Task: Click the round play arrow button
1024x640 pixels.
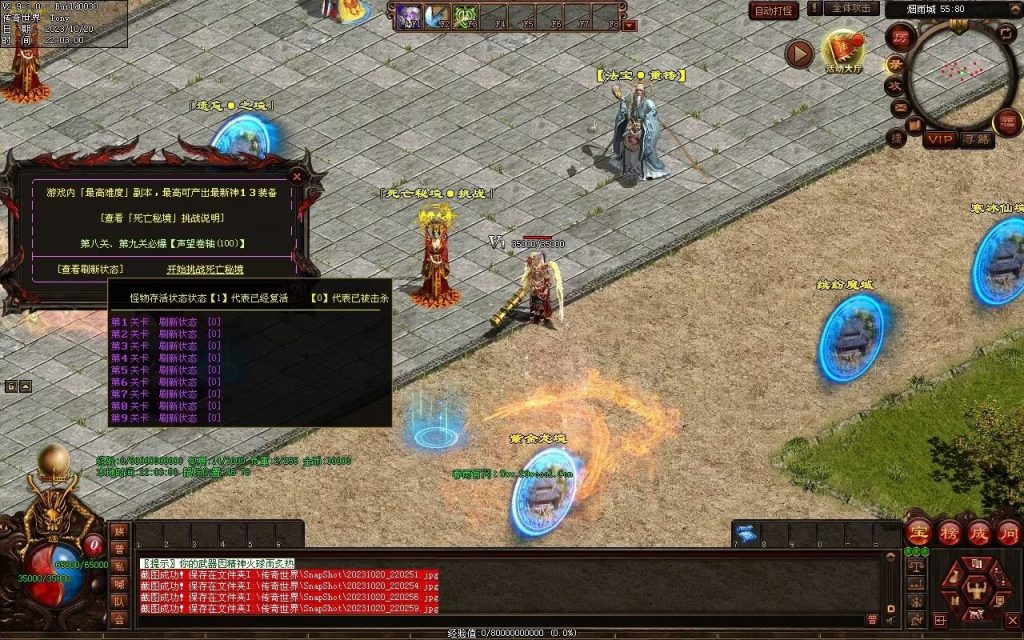Action: pos(799,54)
